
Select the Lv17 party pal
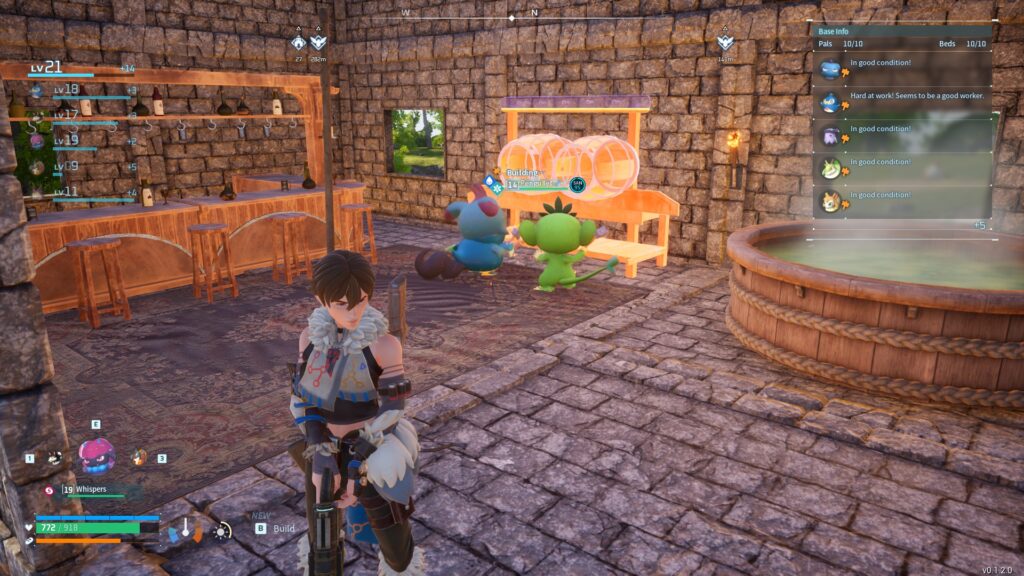tap(37, 116)
